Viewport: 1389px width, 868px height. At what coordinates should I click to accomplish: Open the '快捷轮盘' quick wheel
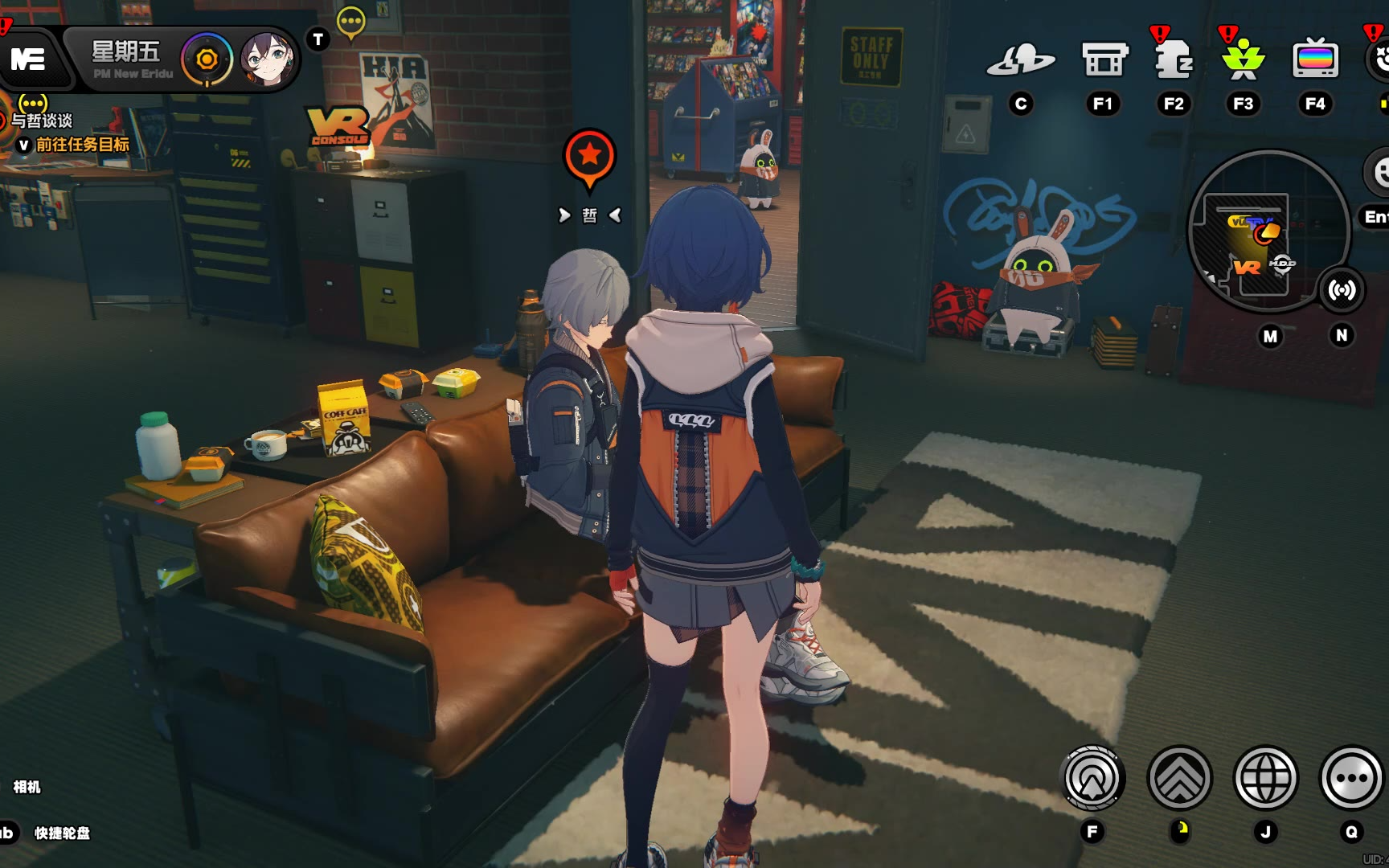point(61,833)
